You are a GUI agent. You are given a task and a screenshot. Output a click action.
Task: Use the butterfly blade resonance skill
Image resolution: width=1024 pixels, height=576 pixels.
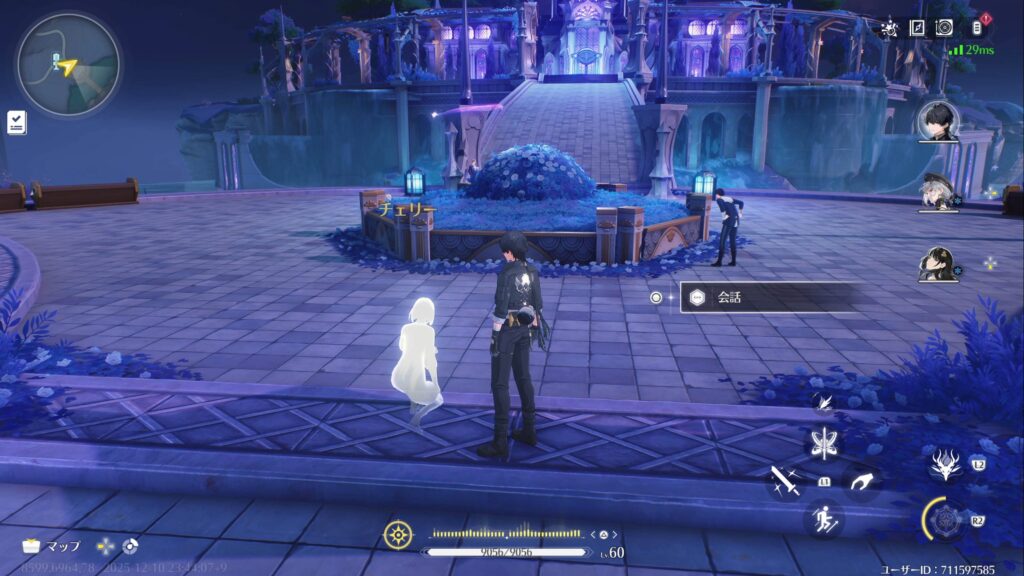click(x=825, y=443)
